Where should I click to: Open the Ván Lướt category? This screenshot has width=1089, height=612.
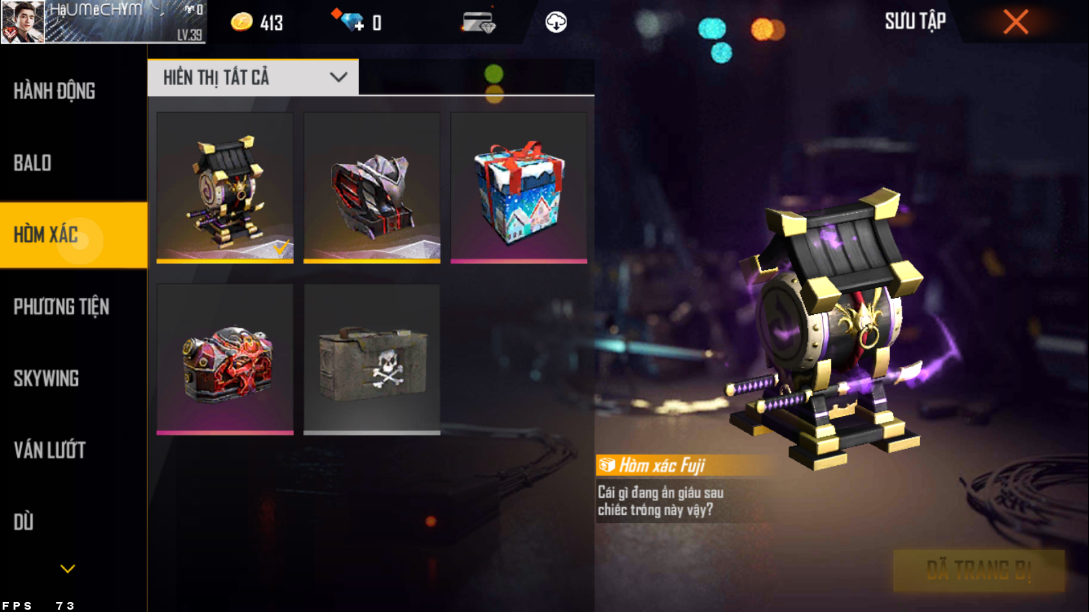click(x=49, y=450)
